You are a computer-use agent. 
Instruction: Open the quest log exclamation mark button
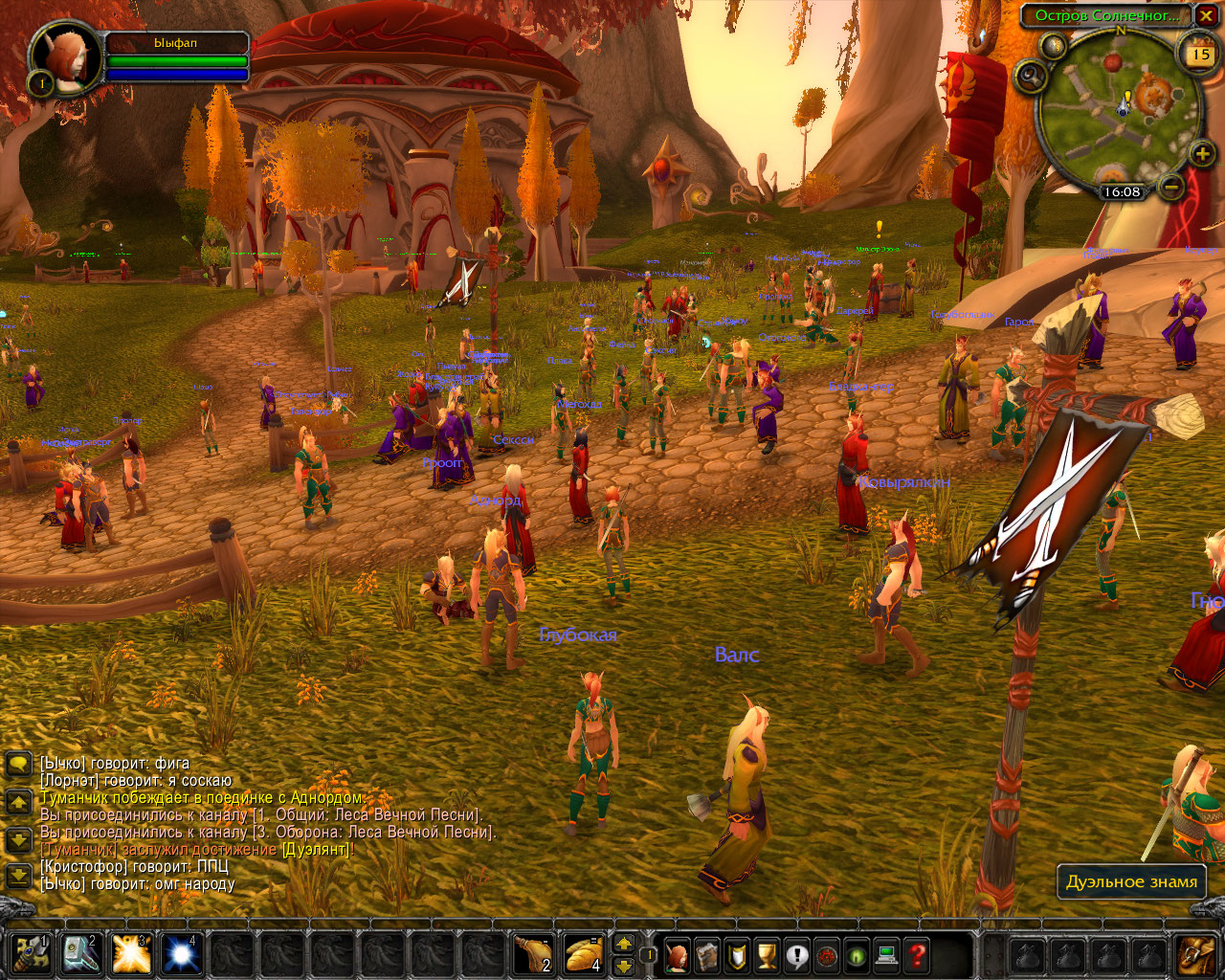tap(796, 954)
